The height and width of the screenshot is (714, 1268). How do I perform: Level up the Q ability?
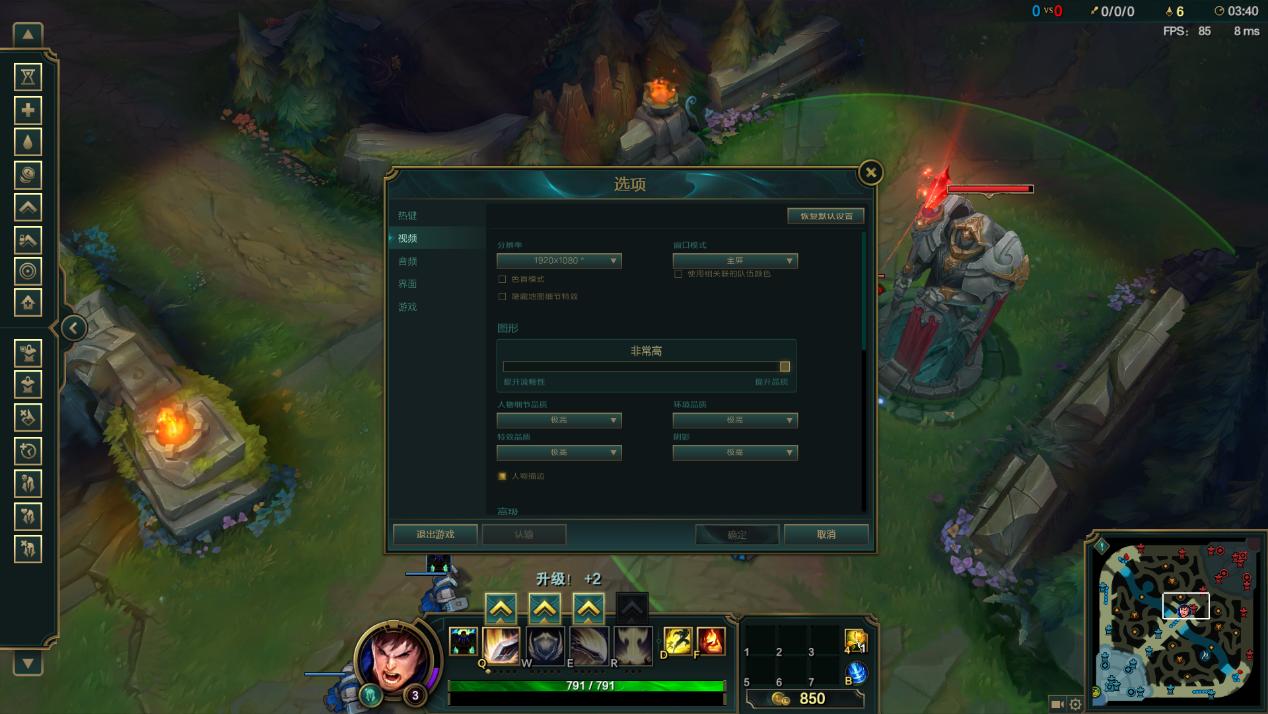pos(500,607)
